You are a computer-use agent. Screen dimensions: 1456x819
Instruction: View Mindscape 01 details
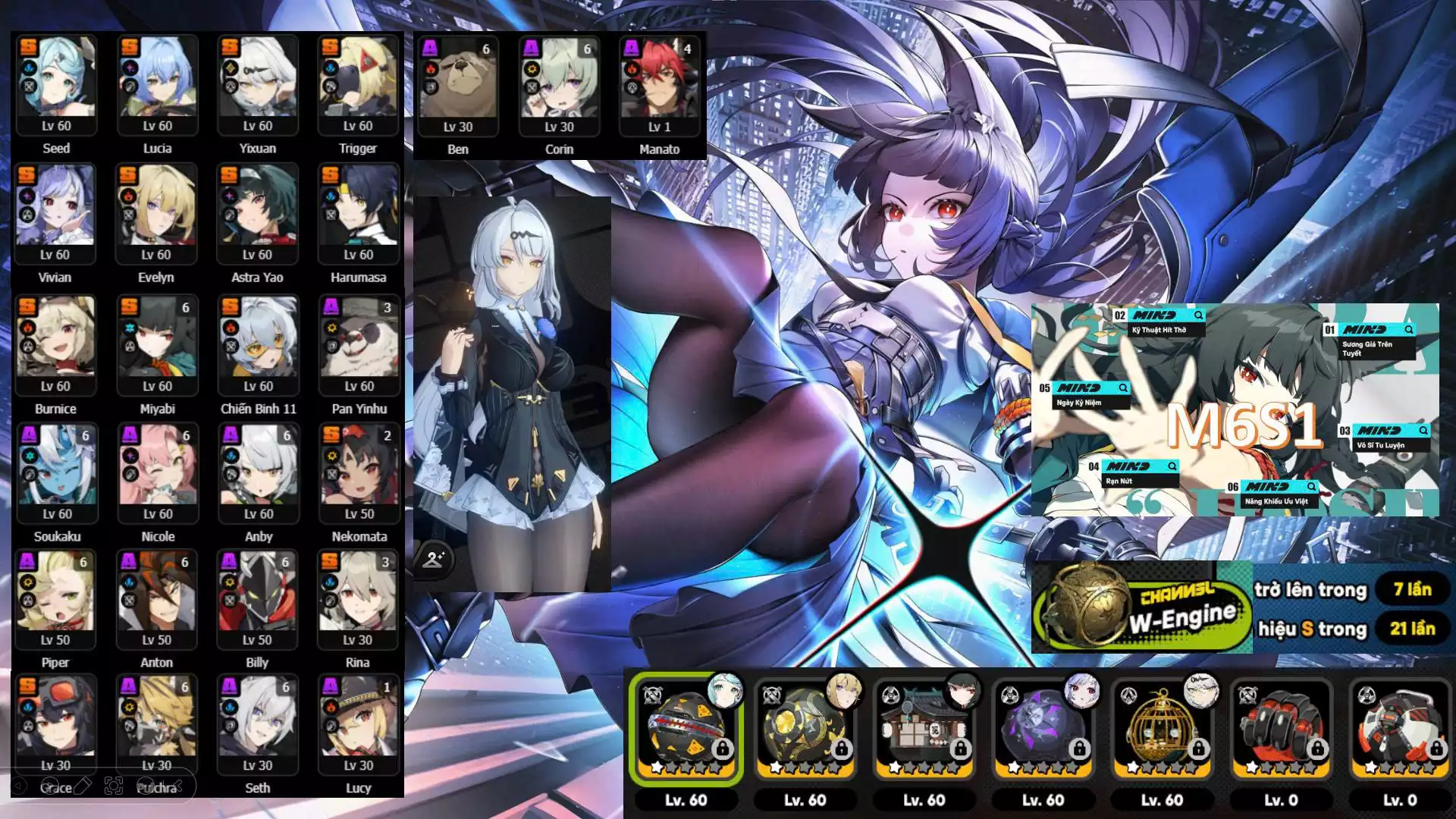coord(1408,330)
